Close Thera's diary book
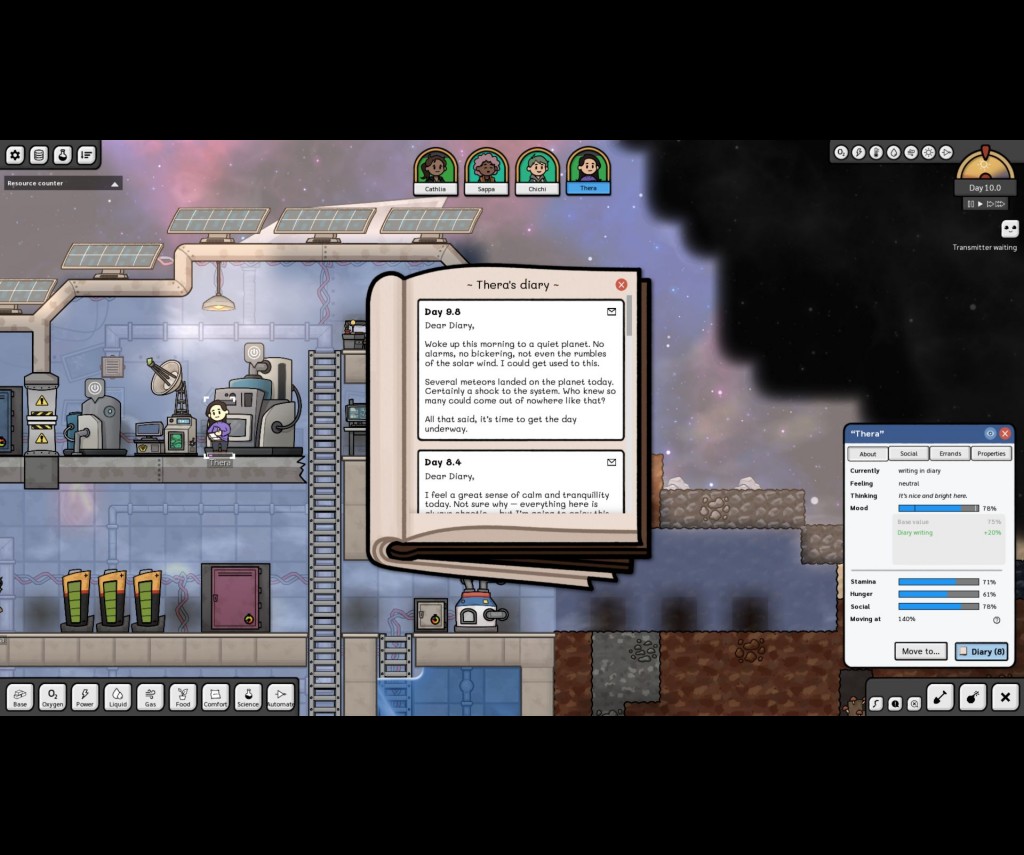The width and height of the screenshot is (1024, 855). [x=621, y=285]
